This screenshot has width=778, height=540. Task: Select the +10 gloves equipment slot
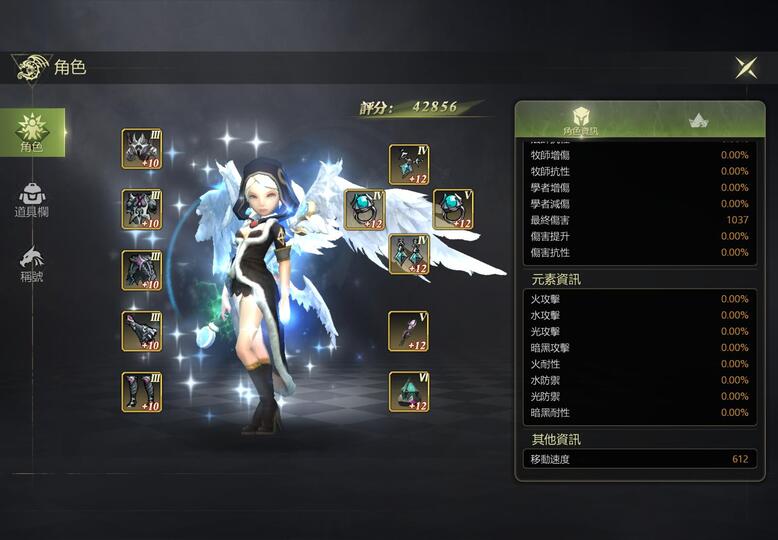click(x=142, y=331)
